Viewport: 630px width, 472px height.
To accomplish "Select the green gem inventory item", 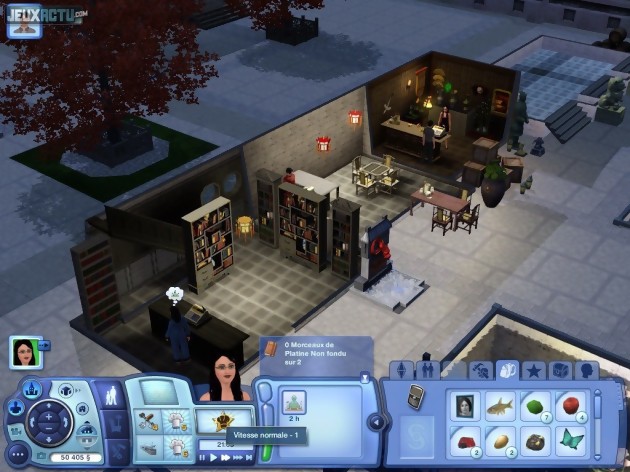I will [x=537, y=405].
